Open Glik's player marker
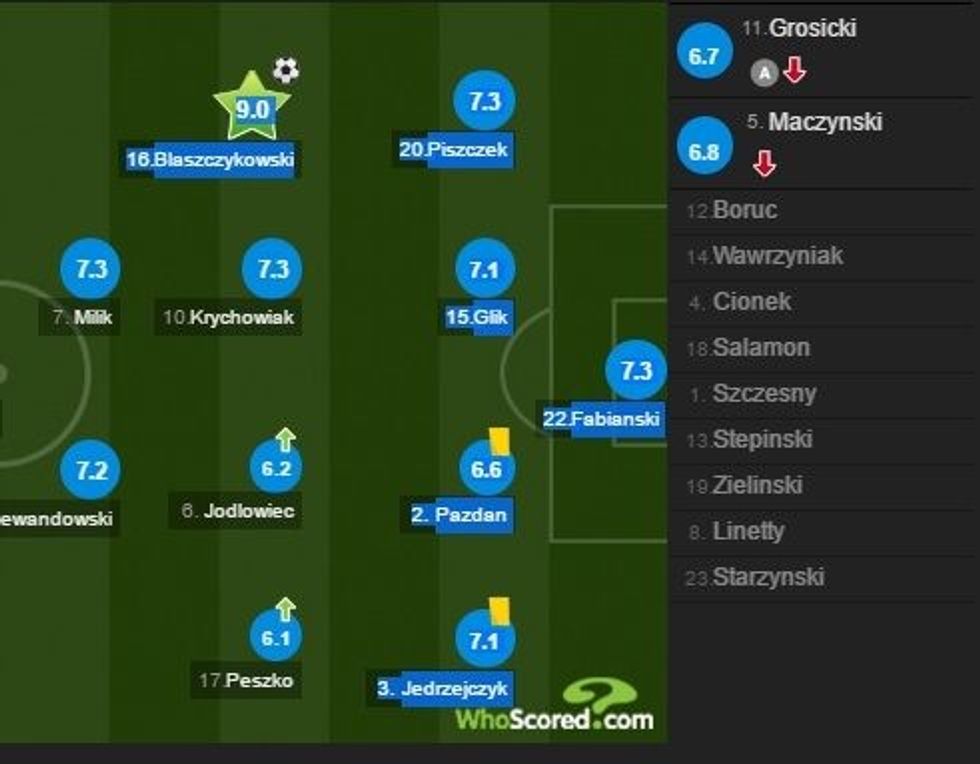This screenshot has width=980, height=764. point(484,270)
